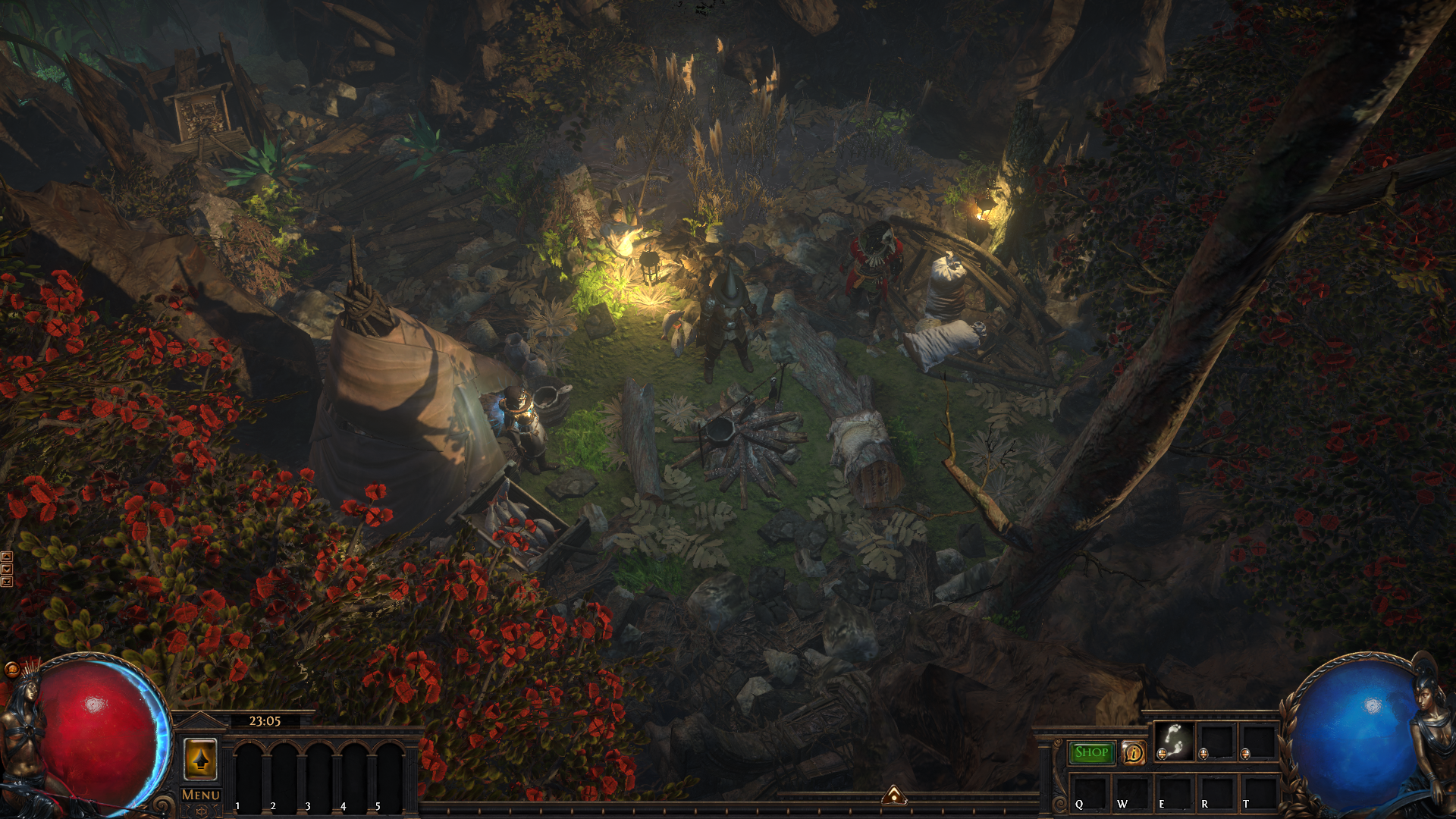Open the Menu button
The height and width of the screenshot is (819, 1456).
pos(201,795)
